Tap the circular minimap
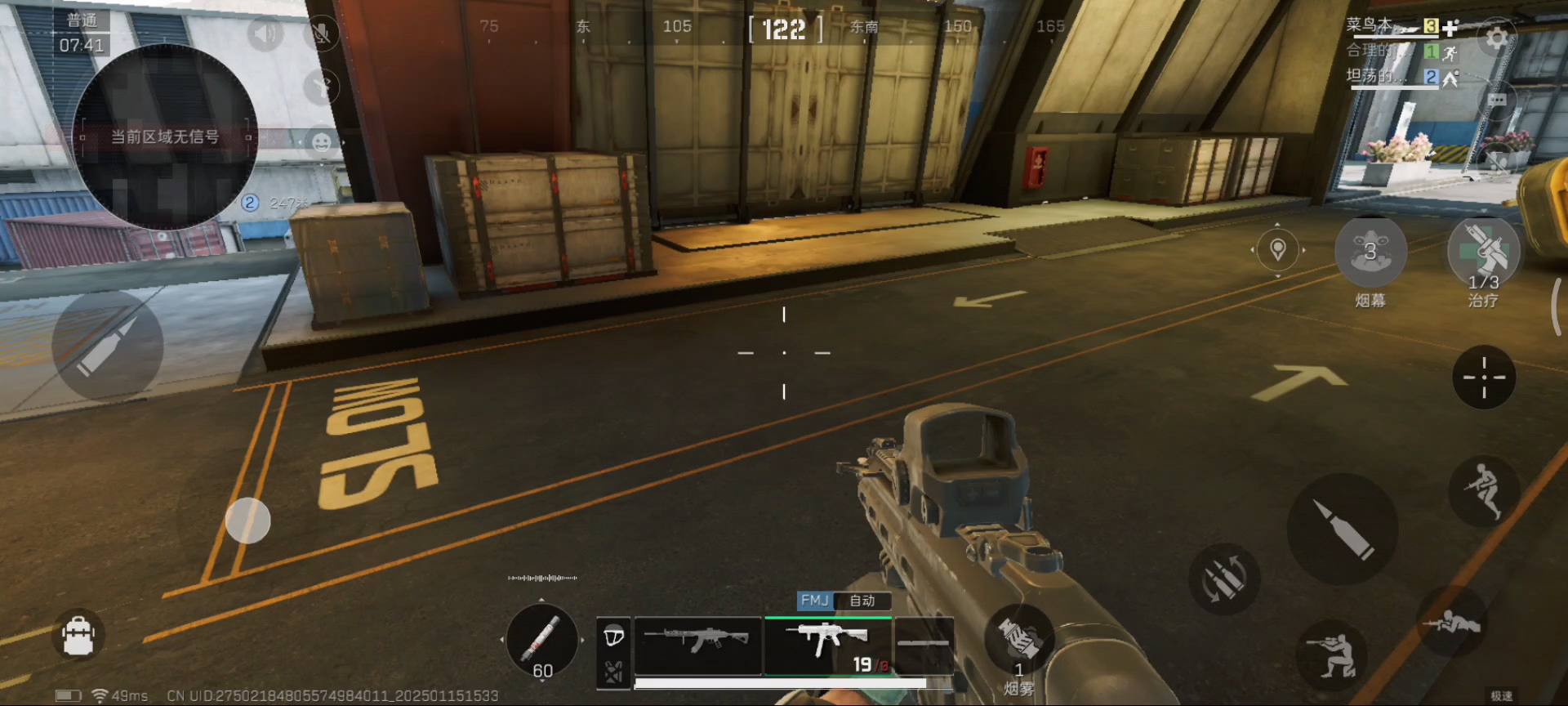 click(x=165, y=136)
